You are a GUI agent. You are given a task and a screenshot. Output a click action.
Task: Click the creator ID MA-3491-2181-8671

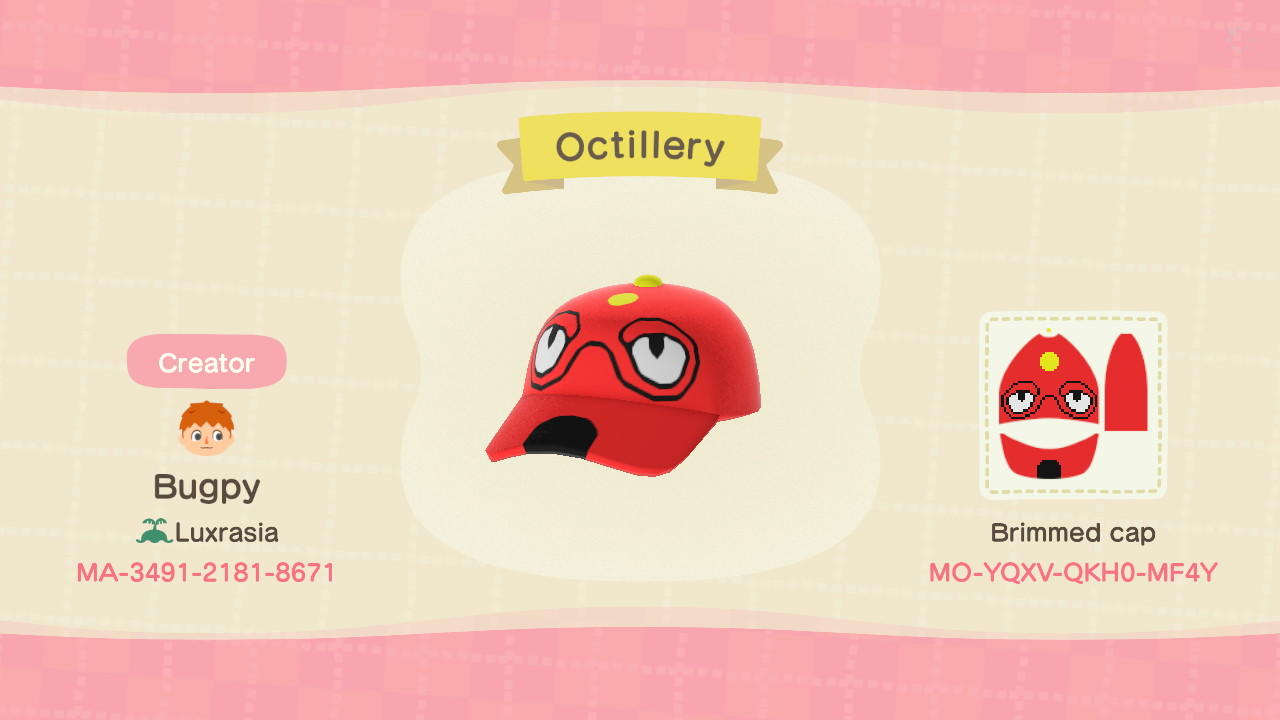pyautogui.click(x=206, y=572)
